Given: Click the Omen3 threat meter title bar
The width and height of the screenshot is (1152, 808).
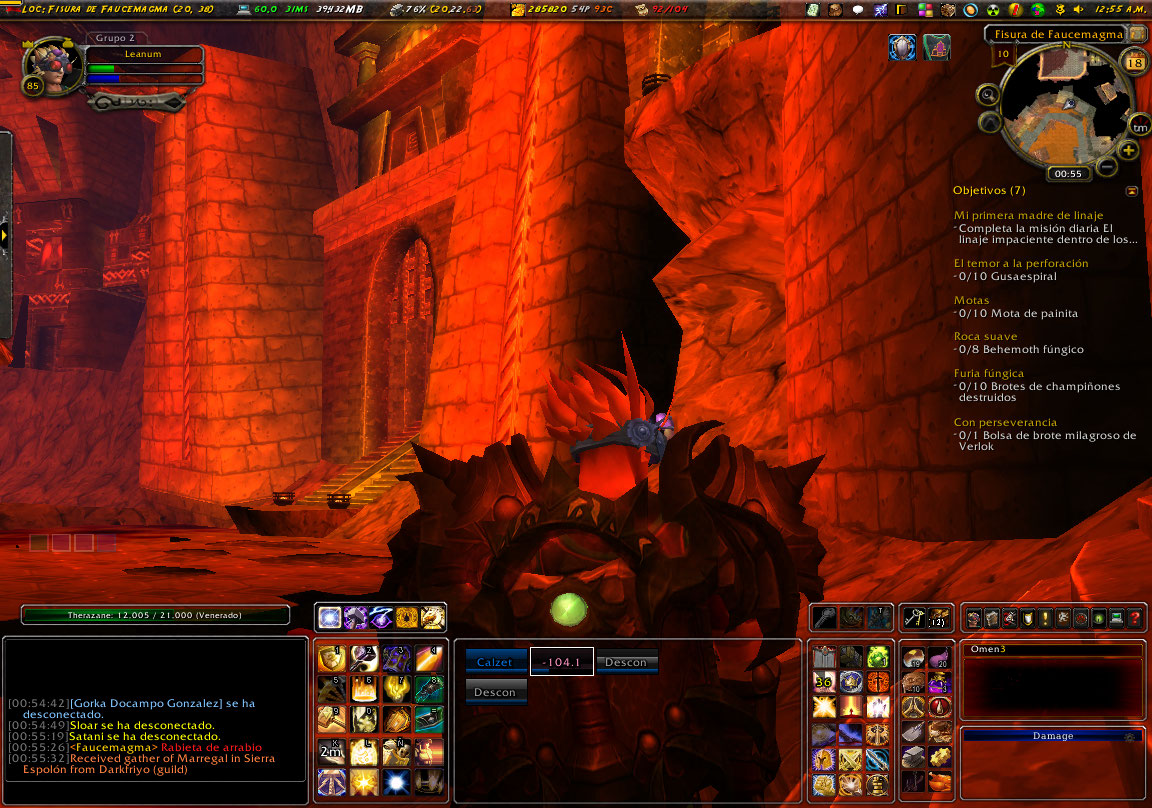Looking at the screenshot, I should 1052,649.
